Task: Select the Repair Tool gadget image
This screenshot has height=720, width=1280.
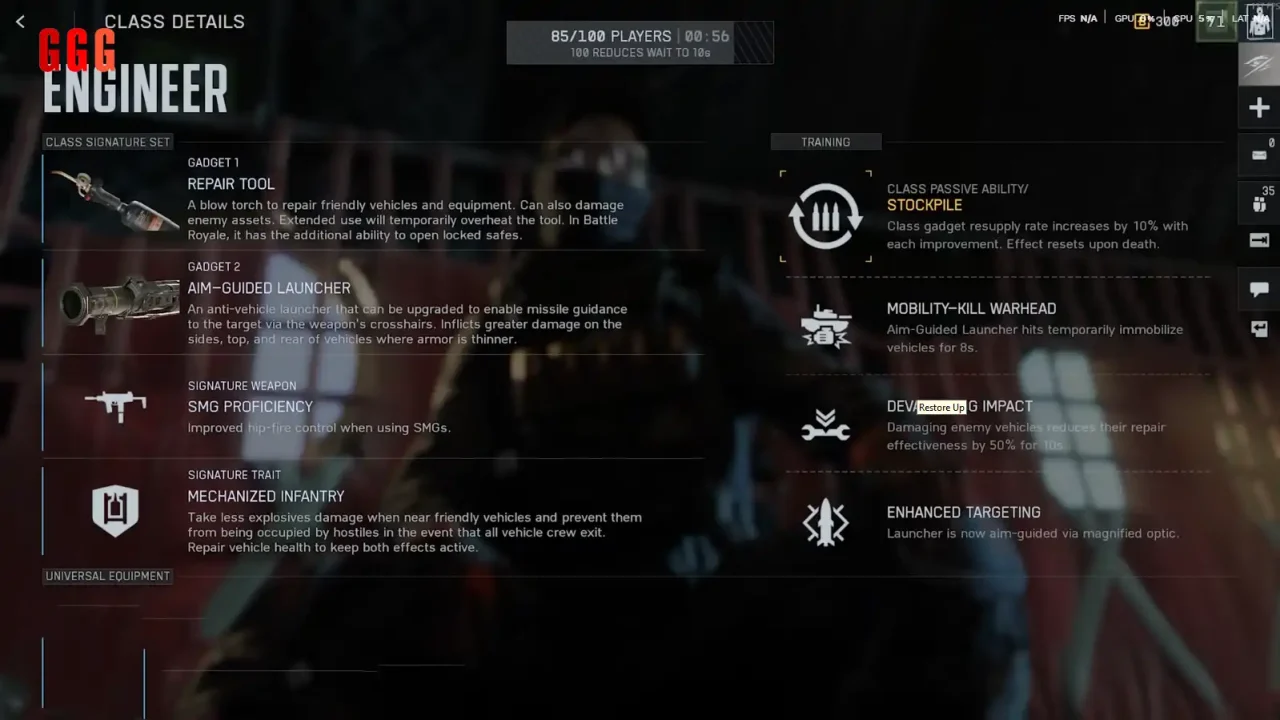Action: coord(113,199)
